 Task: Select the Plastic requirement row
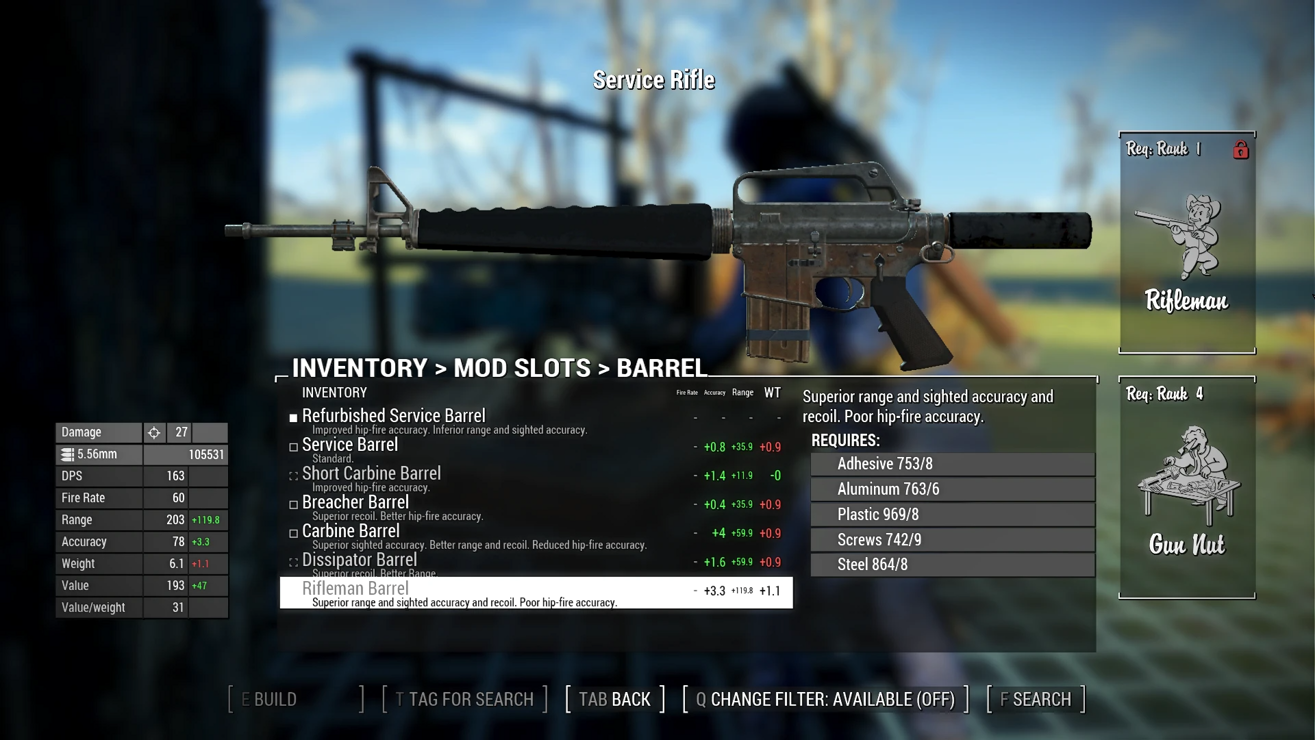(x=953, y=514)
